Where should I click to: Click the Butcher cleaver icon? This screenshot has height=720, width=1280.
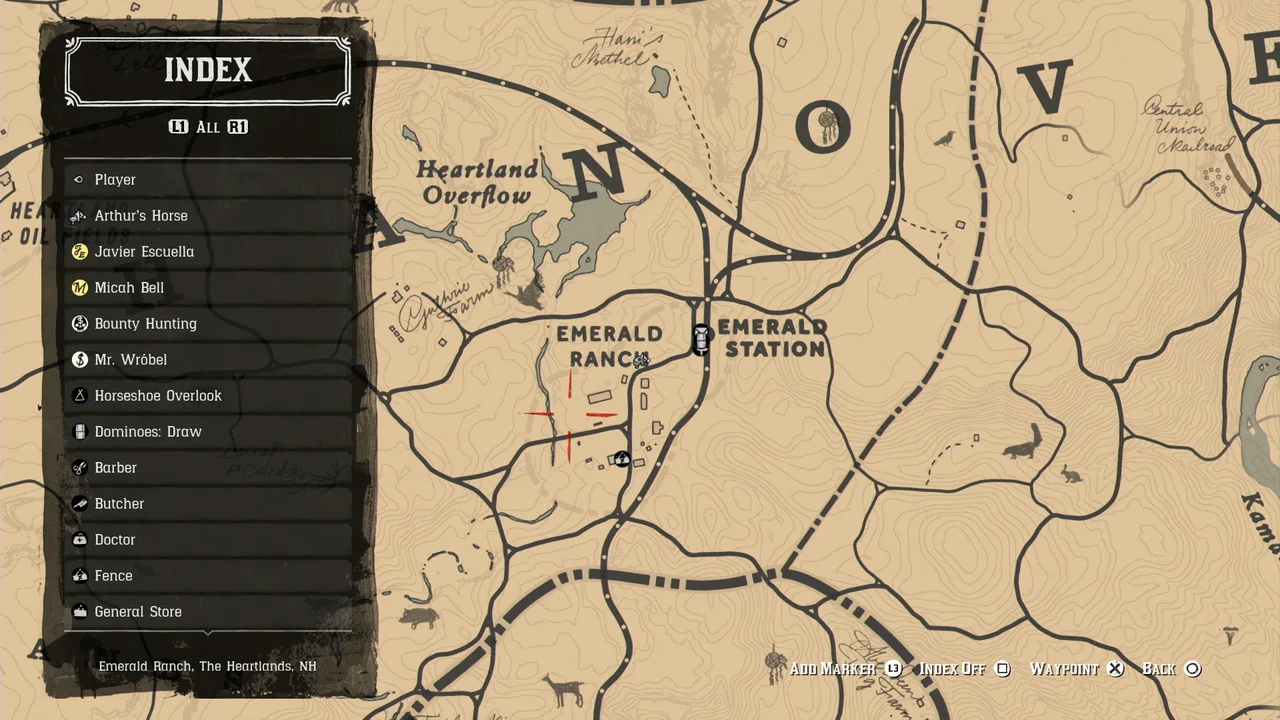point(79,503)
